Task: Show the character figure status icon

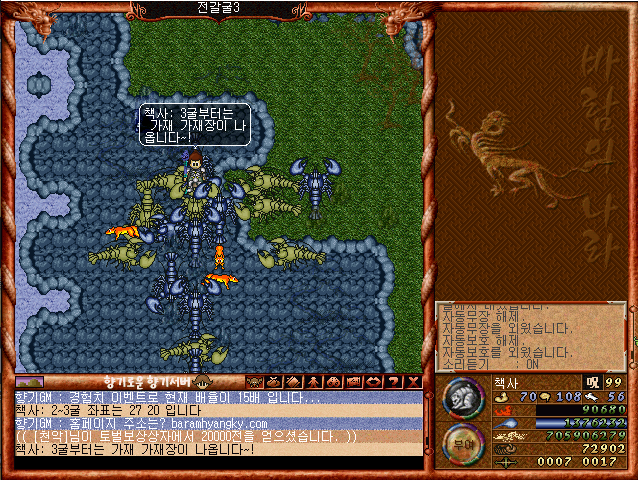Action: tap(314, 382)
